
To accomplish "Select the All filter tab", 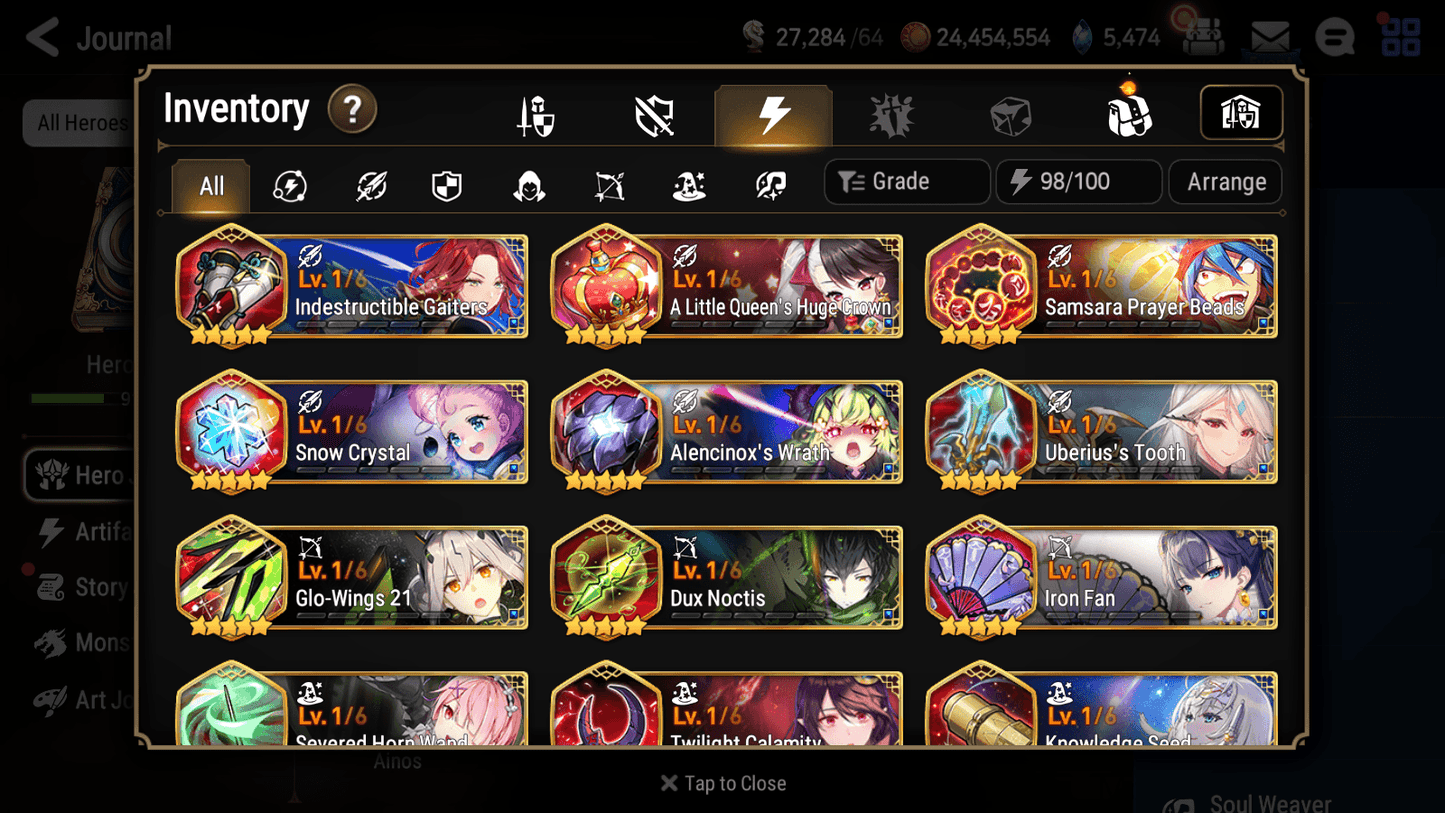I will click(x=209, y=185).
